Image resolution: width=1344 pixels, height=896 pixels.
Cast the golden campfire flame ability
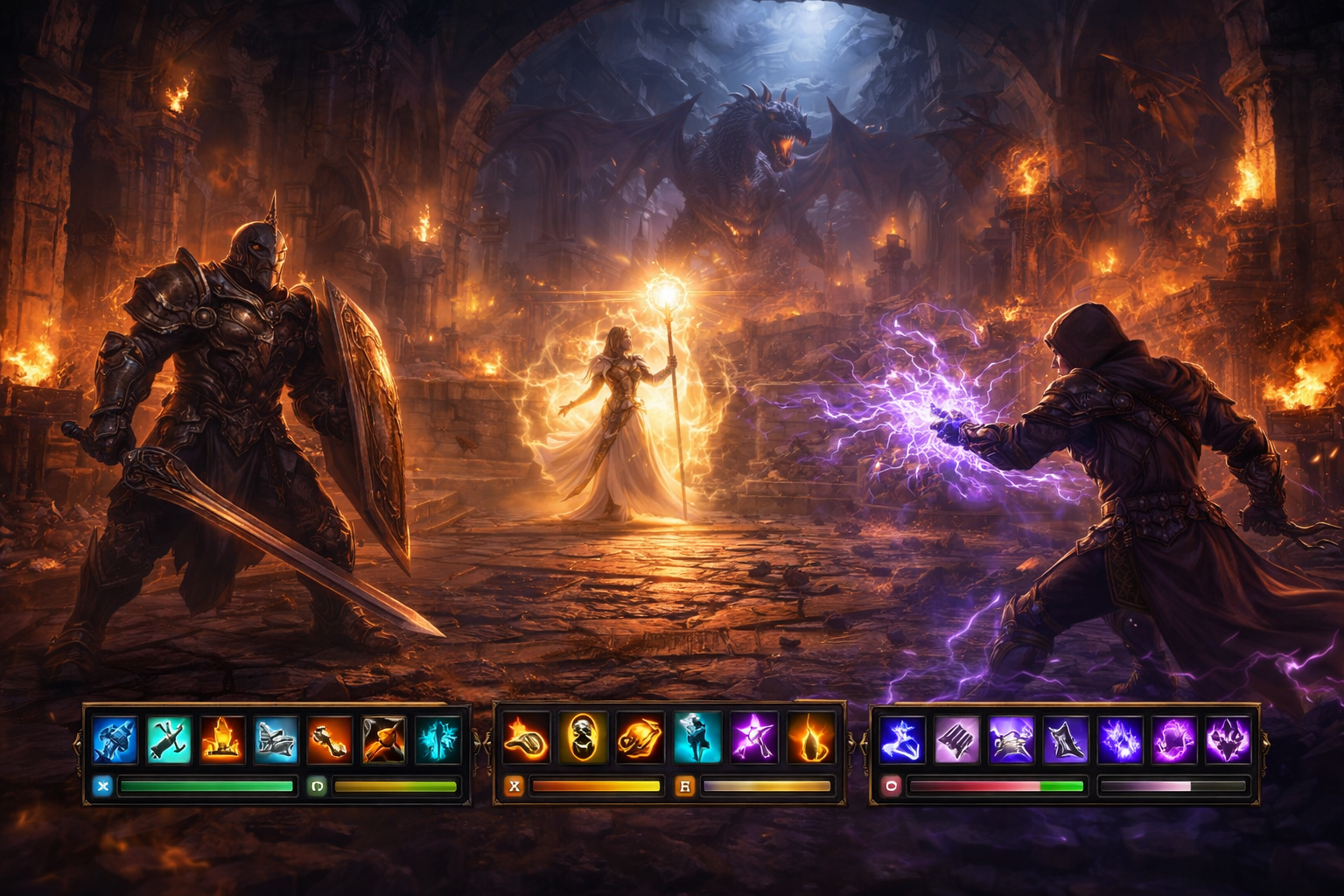pos(221,739)
